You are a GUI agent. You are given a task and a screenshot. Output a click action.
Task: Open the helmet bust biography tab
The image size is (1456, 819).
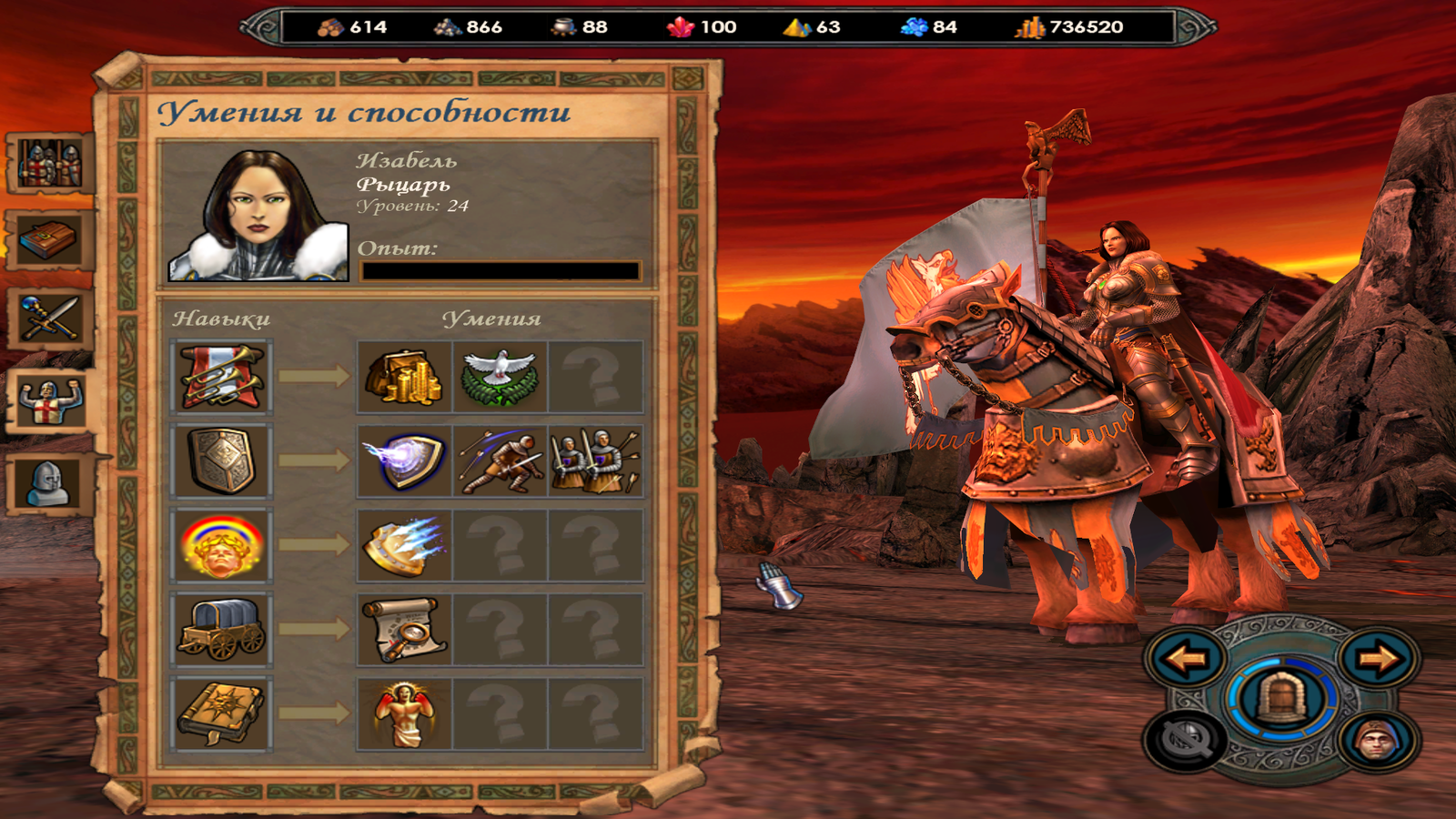[x=50, y=483]
